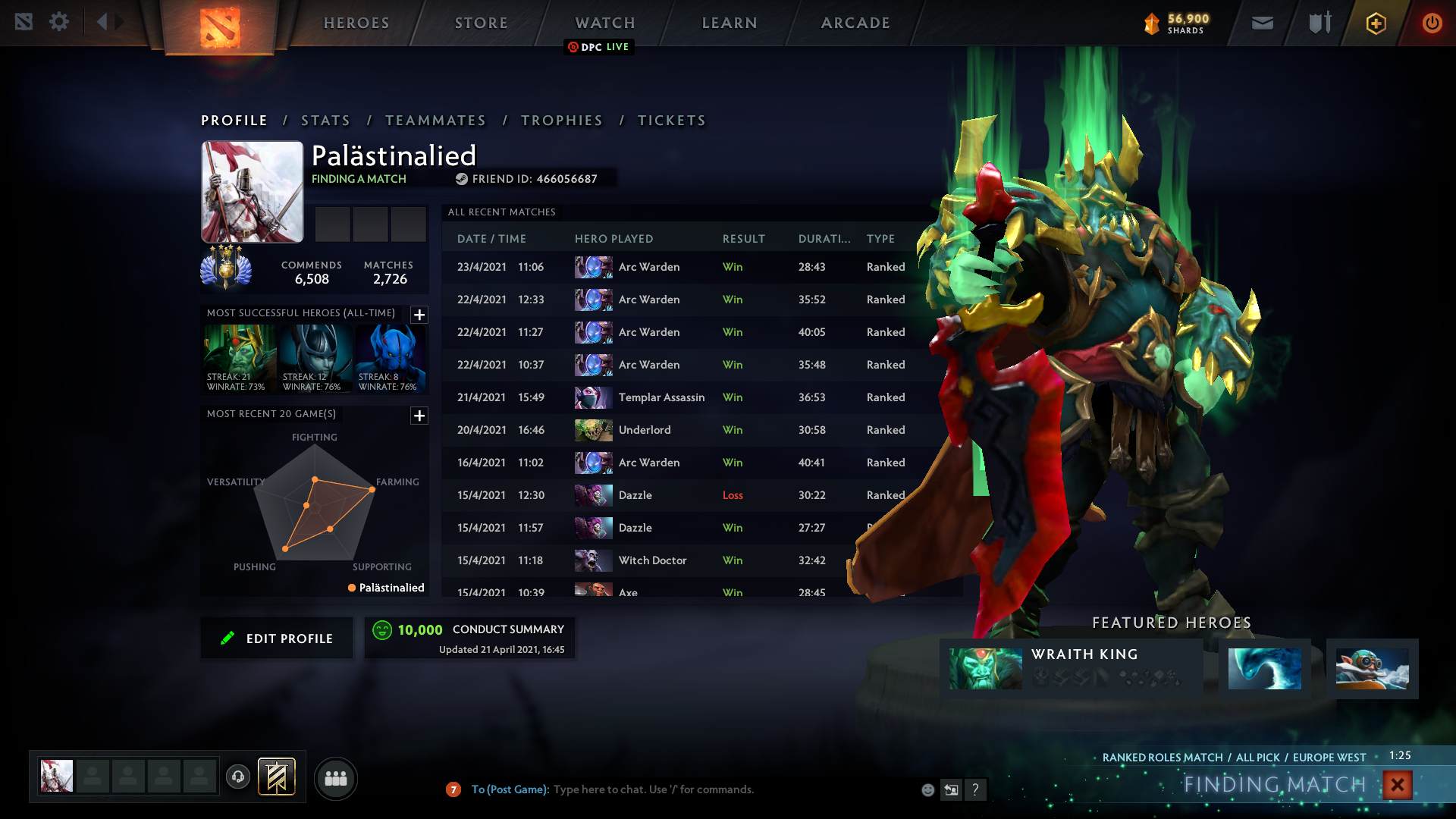
Task: Select the Wraith King featured hero
Action: [1071, 668]
